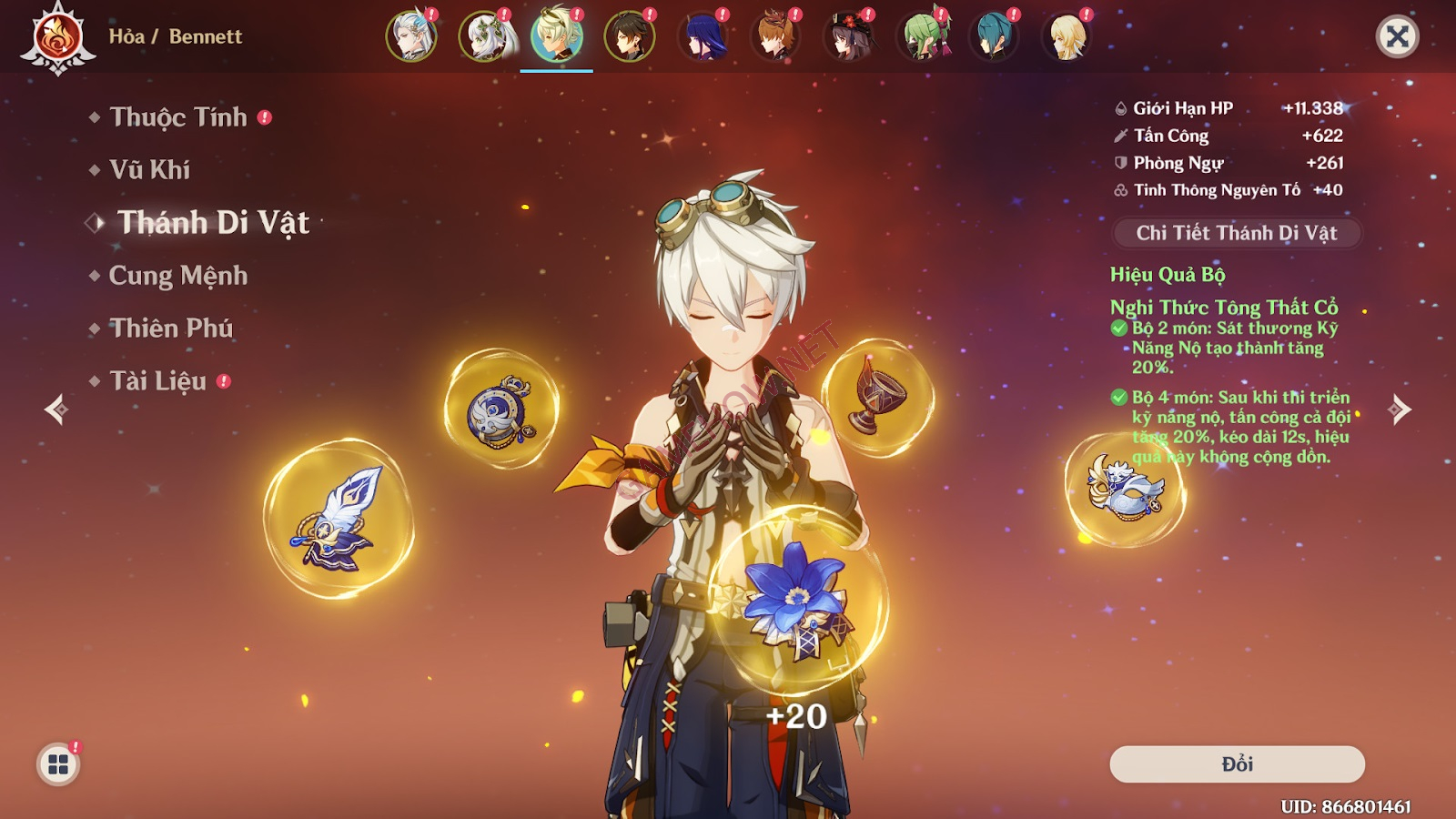Open the Cung Mệnh section
1456x819 pixels.
tap(177, 276)
